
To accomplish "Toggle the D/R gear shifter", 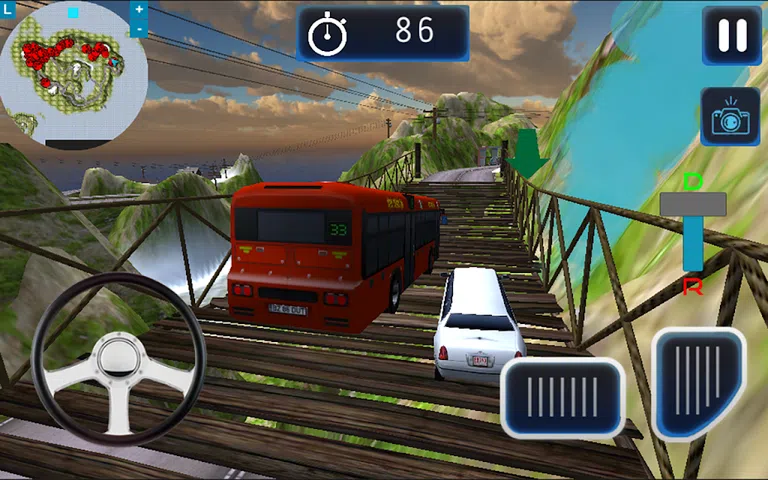I will tap(692, 205).
